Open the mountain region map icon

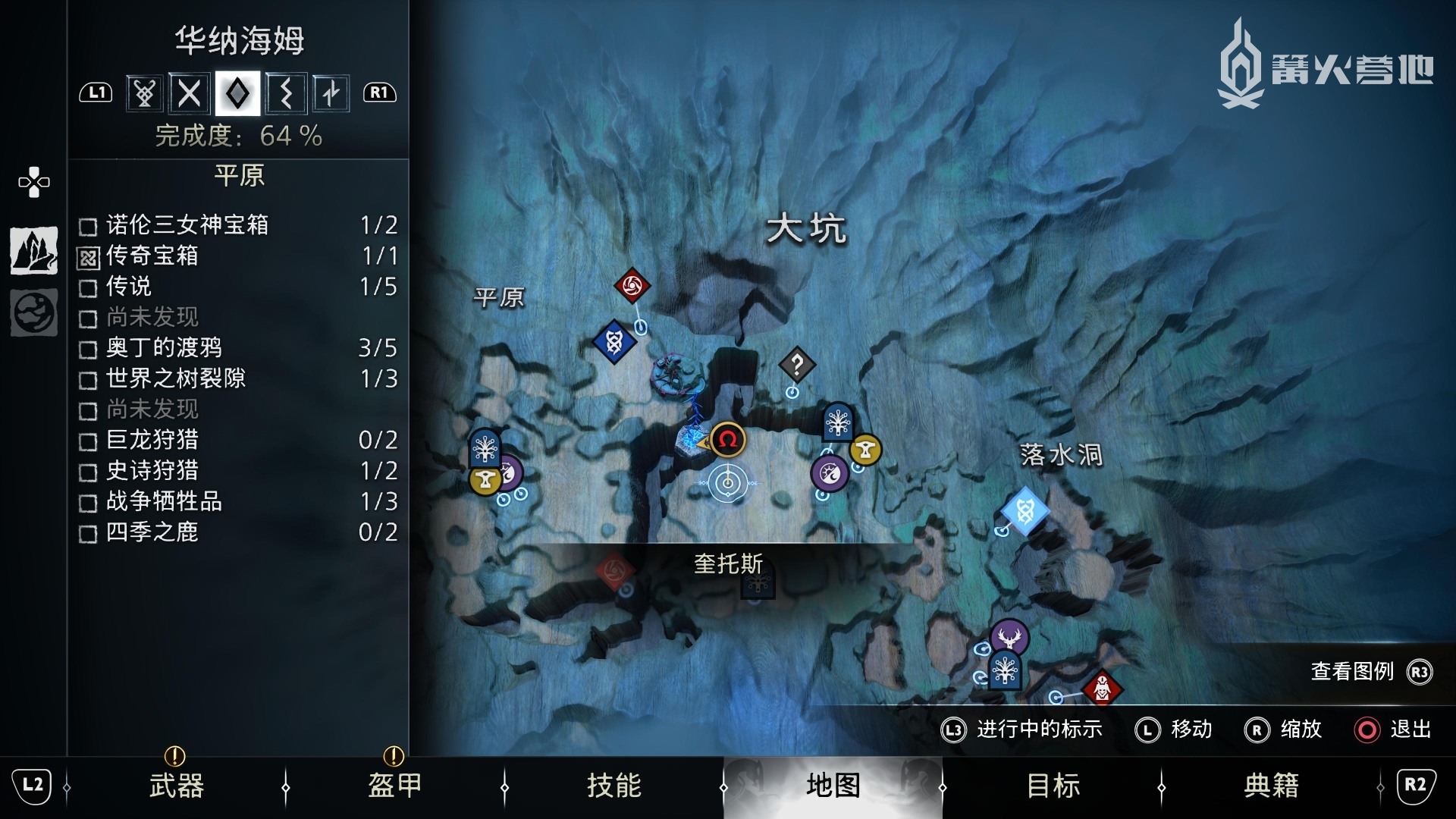34,250
